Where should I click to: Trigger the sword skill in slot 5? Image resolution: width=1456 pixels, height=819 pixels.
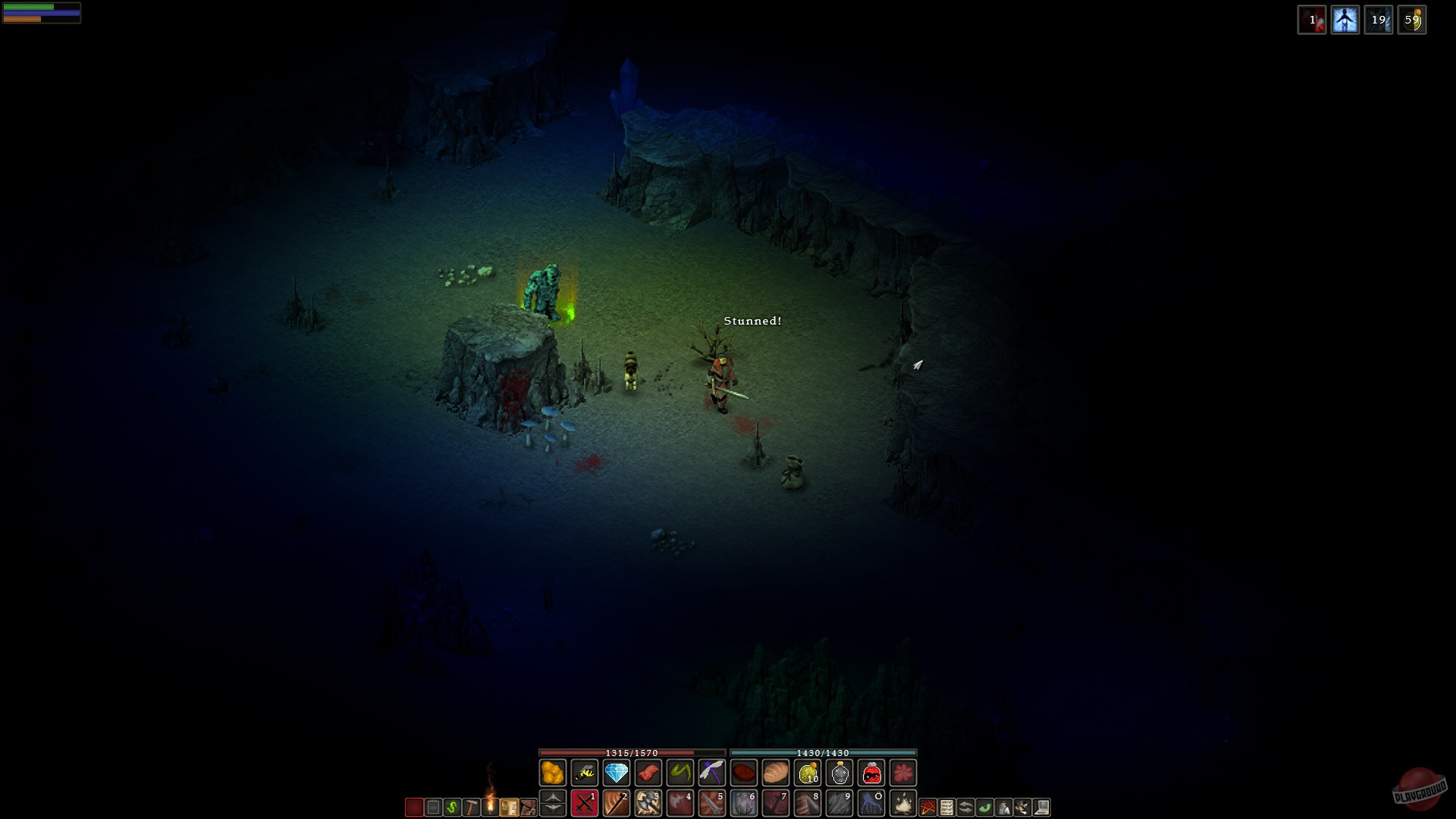[712, 803]
